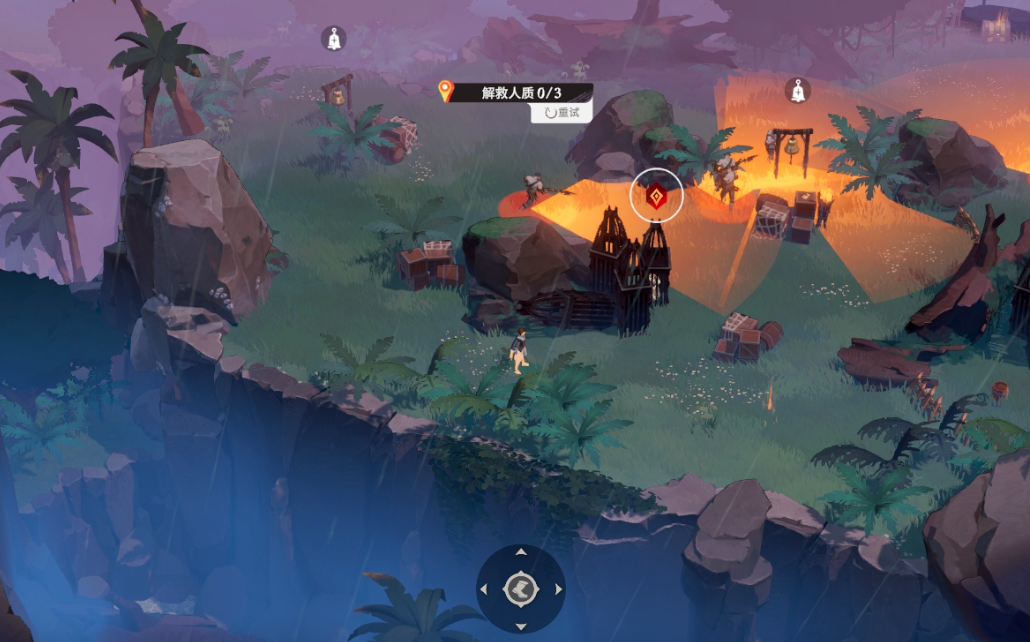
Task: Tap the boot icon on the movement pad
Action: 521,589
